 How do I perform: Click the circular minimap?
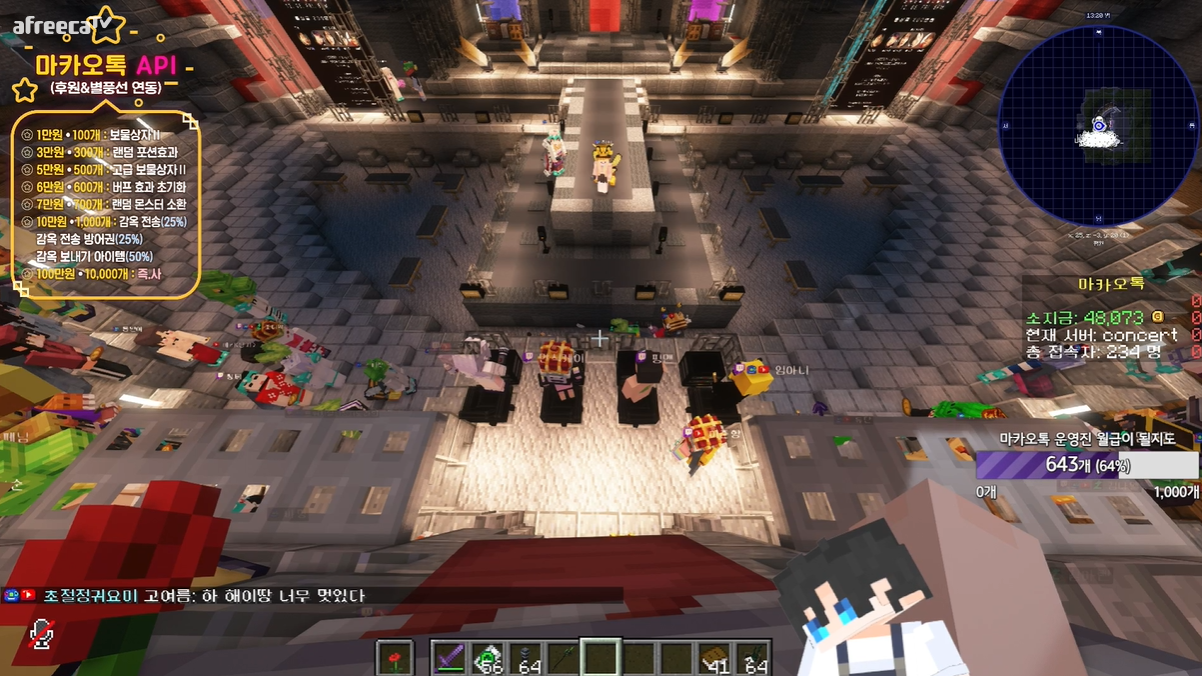point(1098,126)
